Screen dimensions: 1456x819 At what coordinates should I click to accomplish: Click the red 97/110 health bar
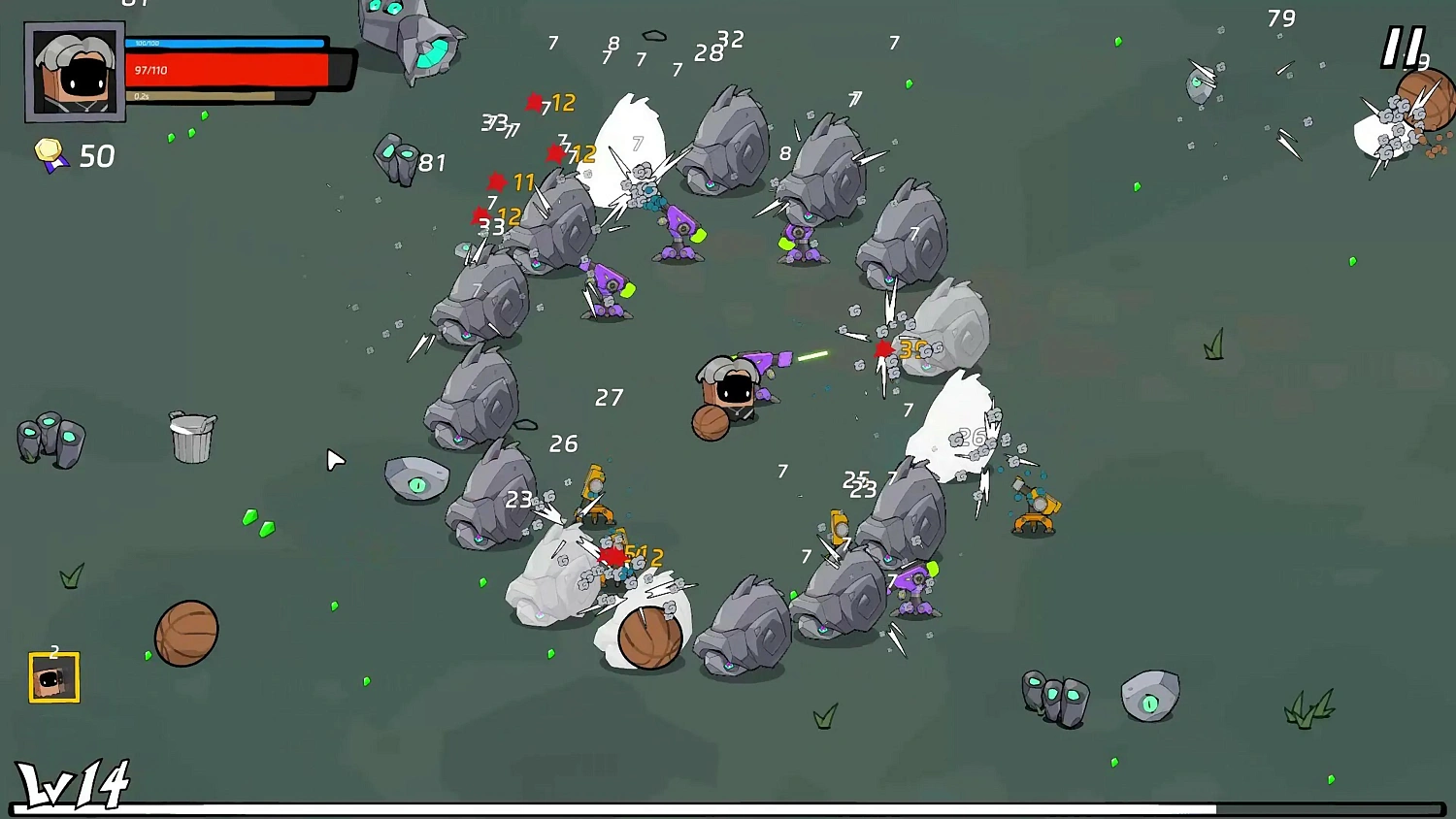(228, 68)
